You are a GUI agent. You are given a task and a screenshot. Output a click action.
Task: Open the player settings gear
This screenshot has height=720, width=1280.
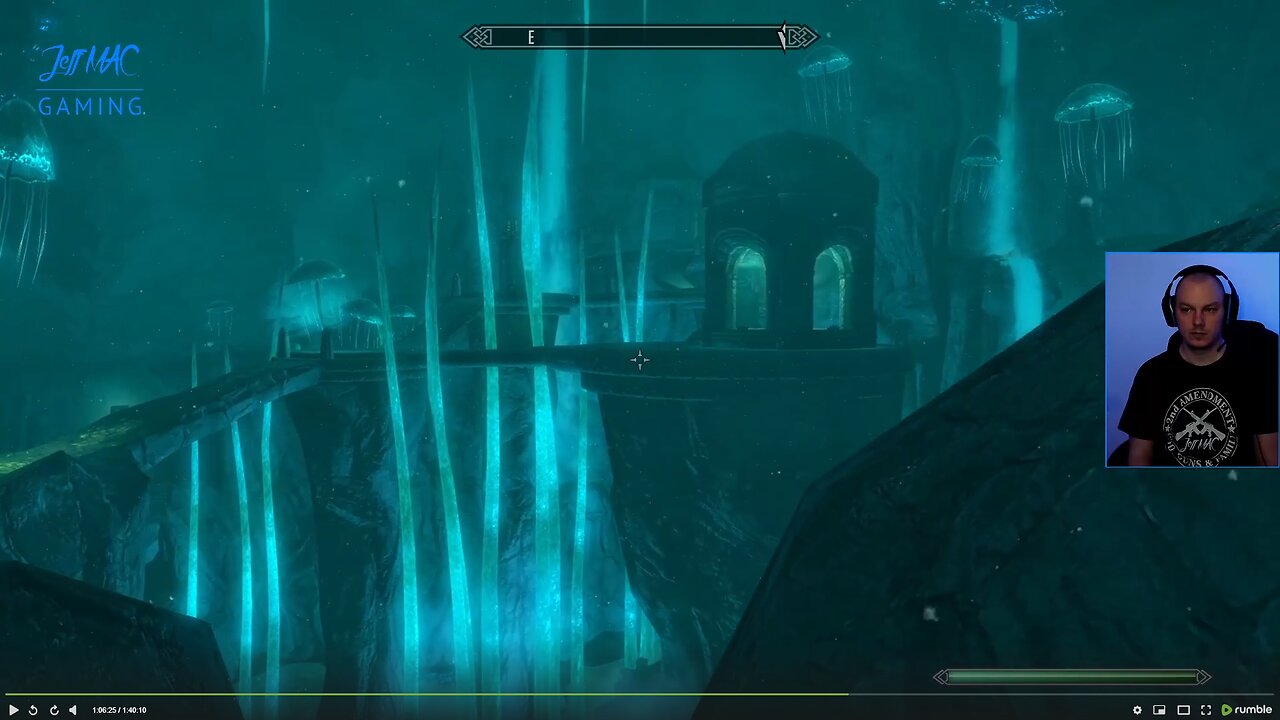[1137, 709]
